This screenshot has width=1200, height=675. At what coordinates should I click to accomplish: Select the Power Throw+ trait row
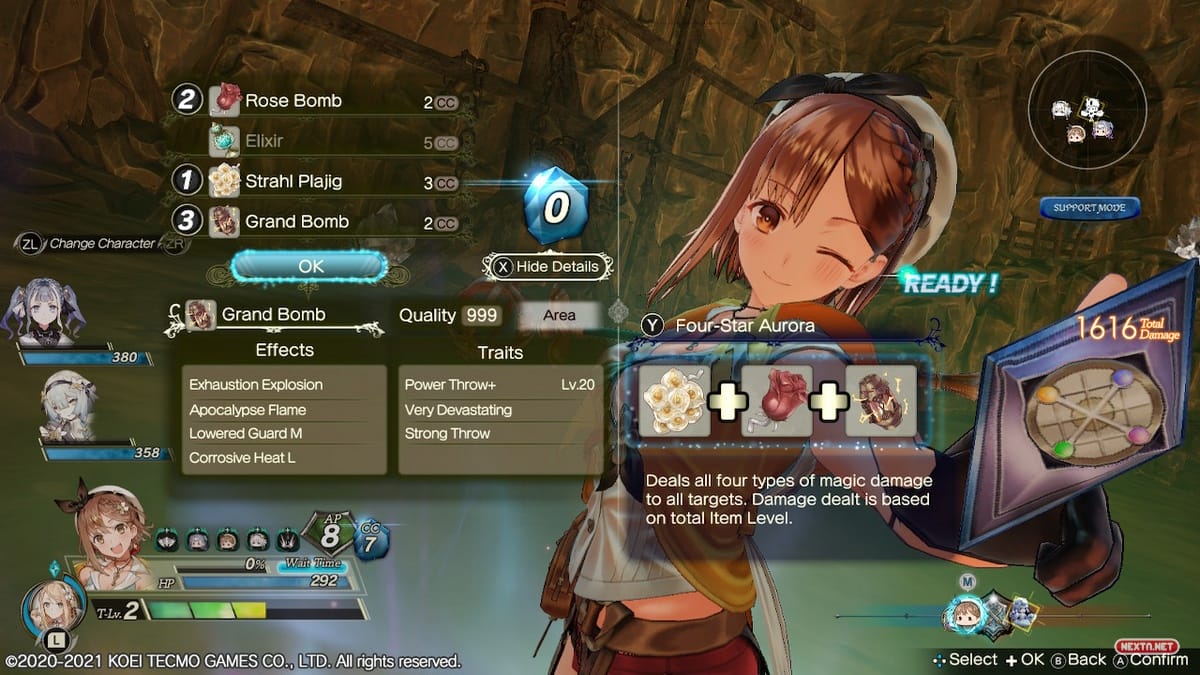point(500,385)
